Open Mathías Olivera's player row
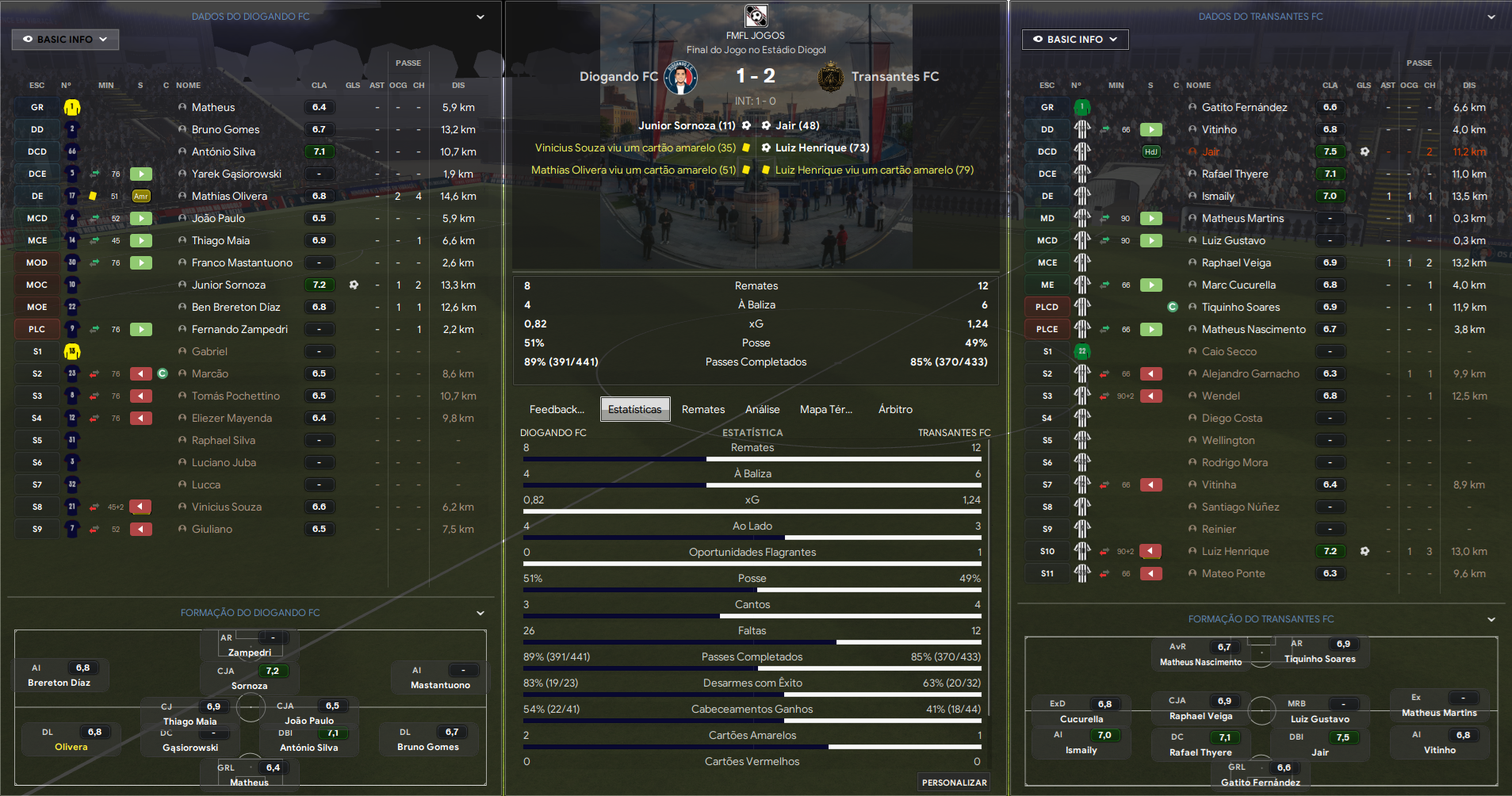The image size is (1512, 796). pos(229,196)
